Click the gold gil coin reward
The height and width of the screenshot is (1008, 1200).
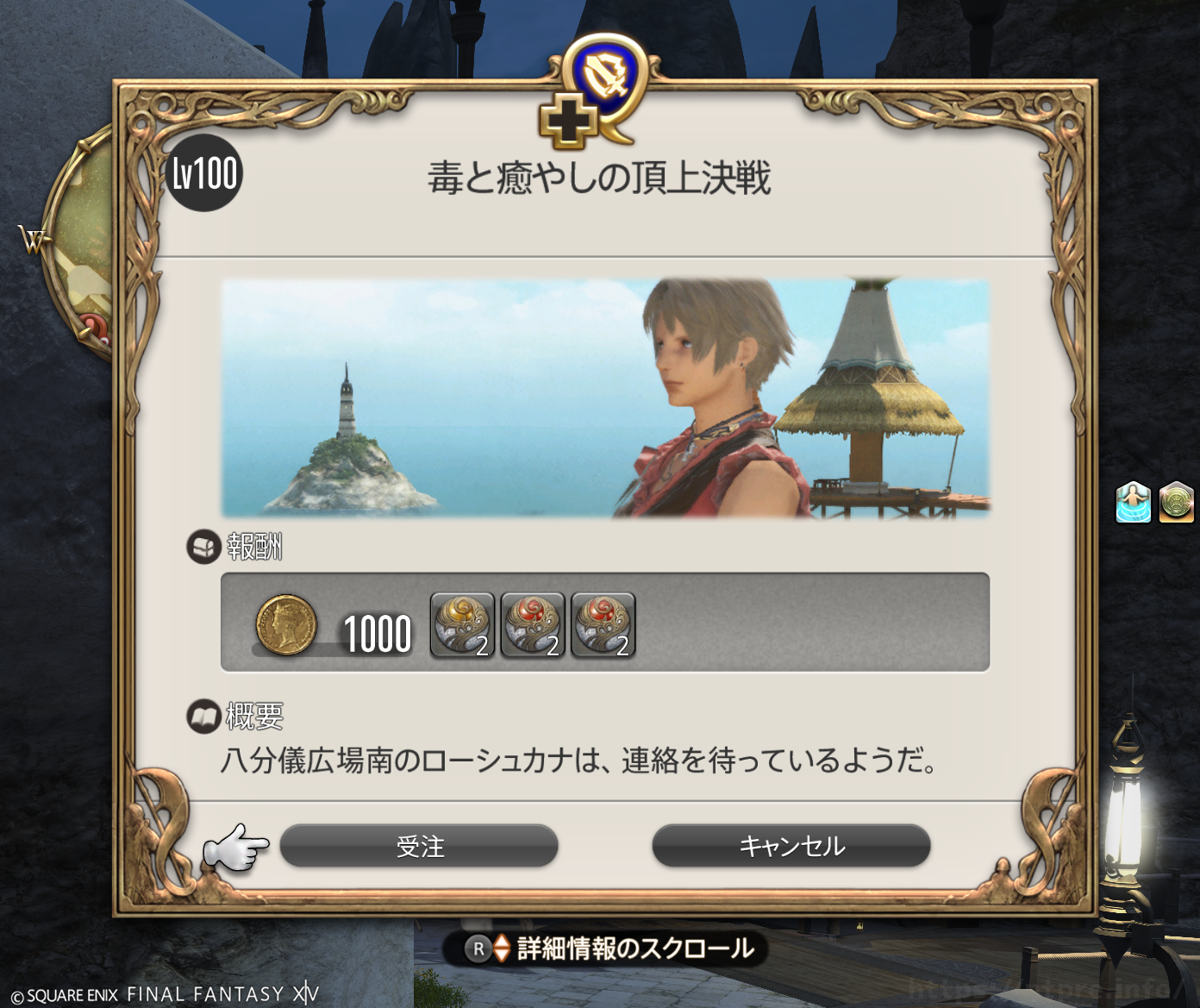point(286,624)
